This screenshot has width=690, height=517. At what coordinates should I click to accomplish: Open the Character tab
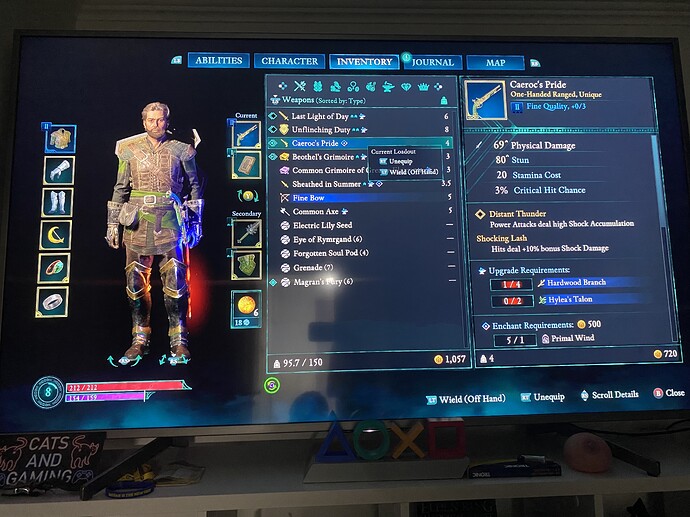pyautogui.click(x=289, y=61)
